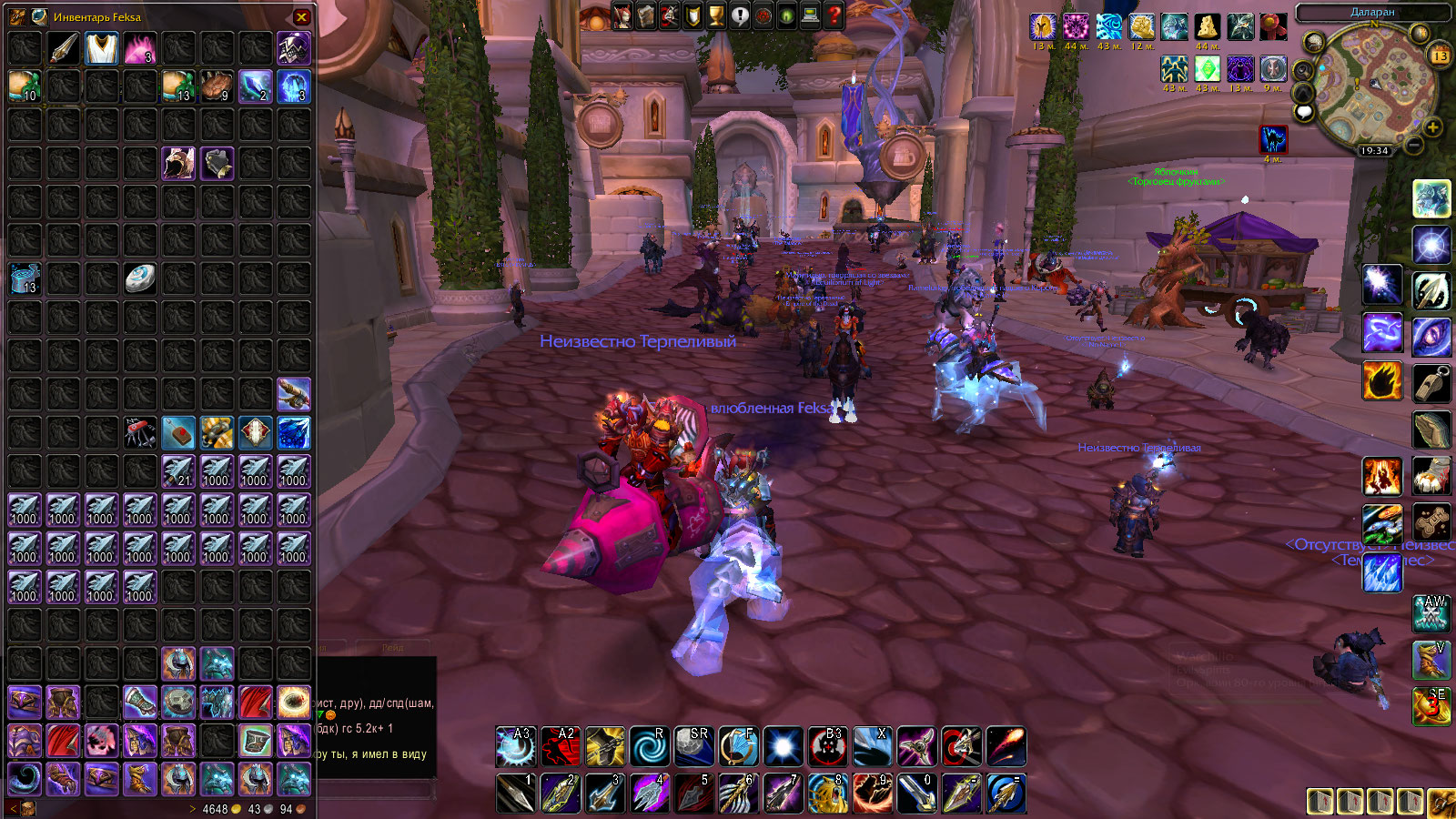Click the pink flame item stack of 3
The image size is (1456, 819).
(x=139, y=48)
